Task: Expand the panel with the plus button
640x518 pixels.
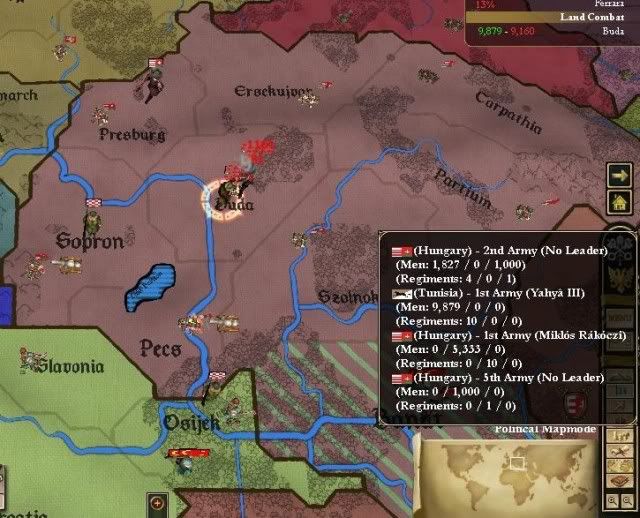Action: click(157, 501)
